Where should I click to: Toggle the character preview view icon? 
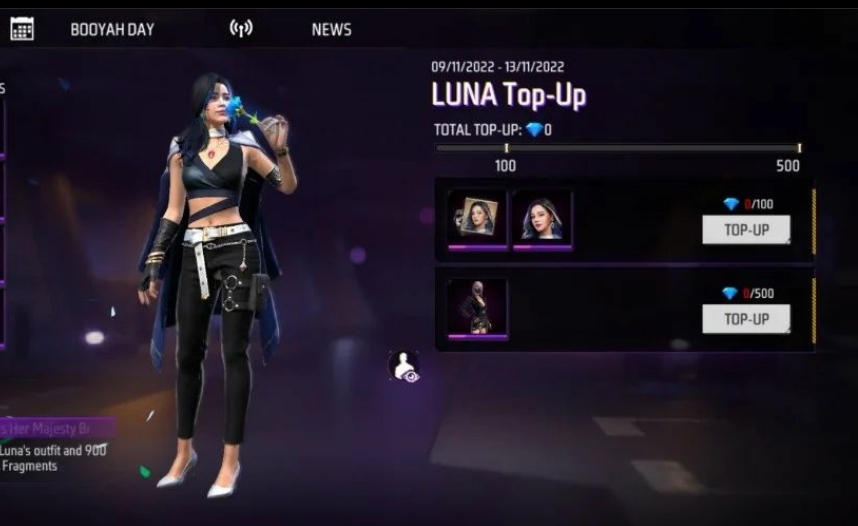click(x=403, y=366)
